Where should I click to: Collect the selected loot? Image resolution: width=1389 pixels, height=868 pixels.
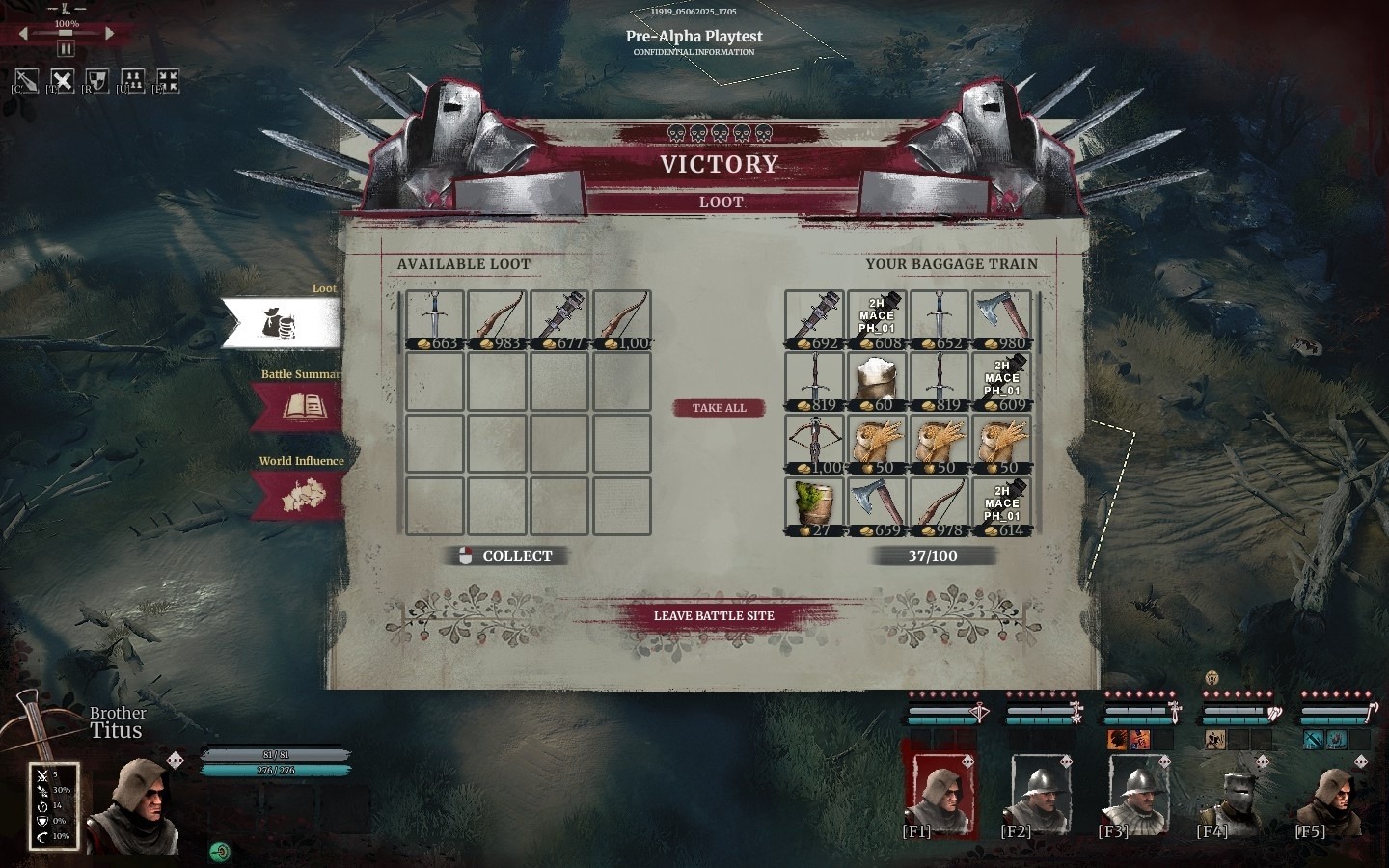click(x=506, y=556)
